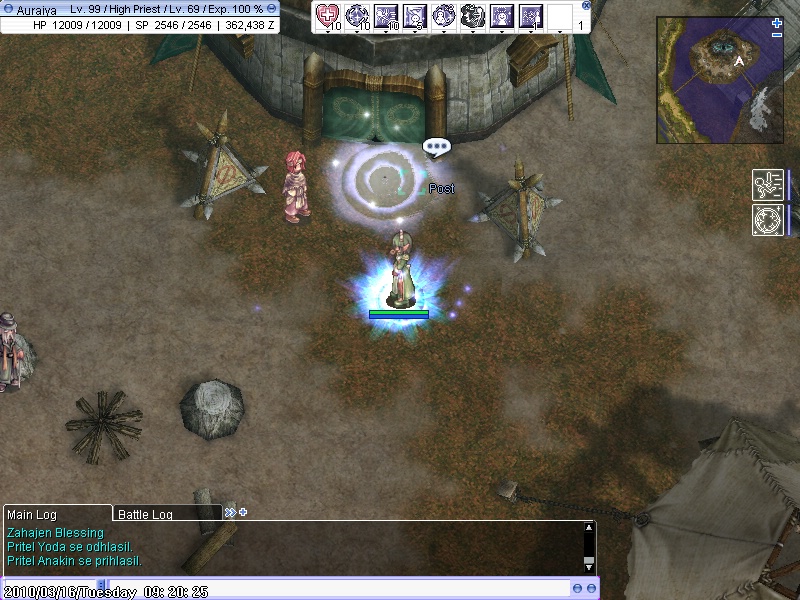Use the second hotbar skill with sparkle orb

pyautogui.click(x=357, y=15)
